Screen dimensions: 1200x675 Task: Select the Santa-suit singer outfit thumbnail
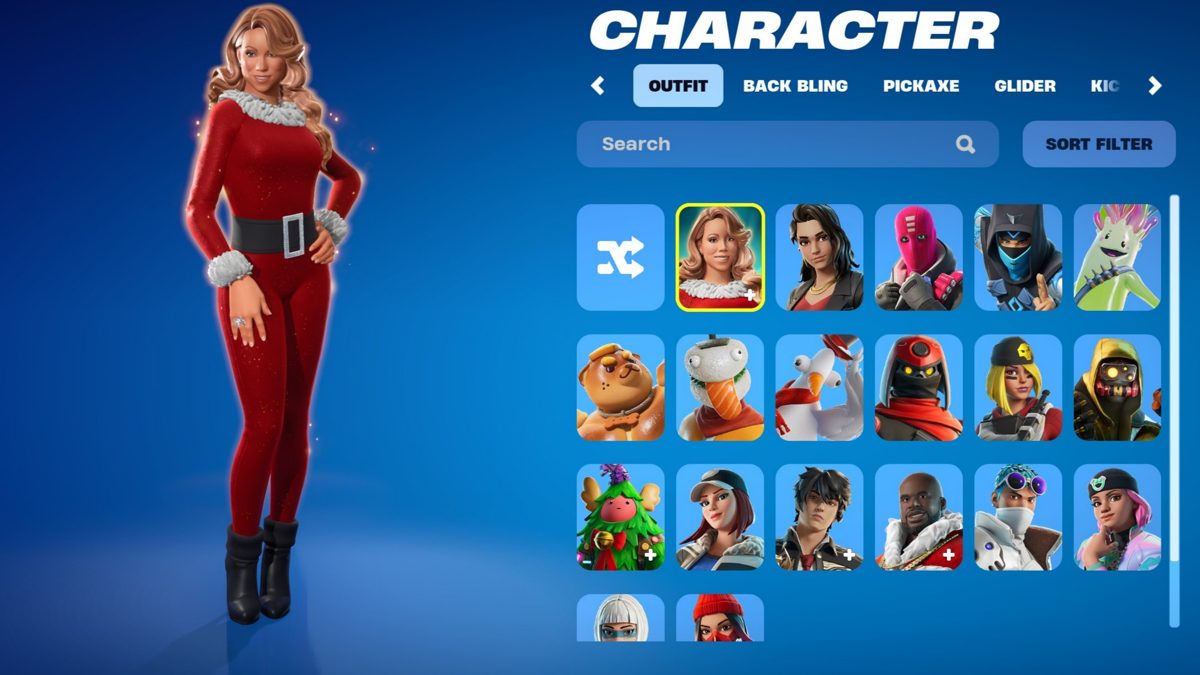(720, 258)
